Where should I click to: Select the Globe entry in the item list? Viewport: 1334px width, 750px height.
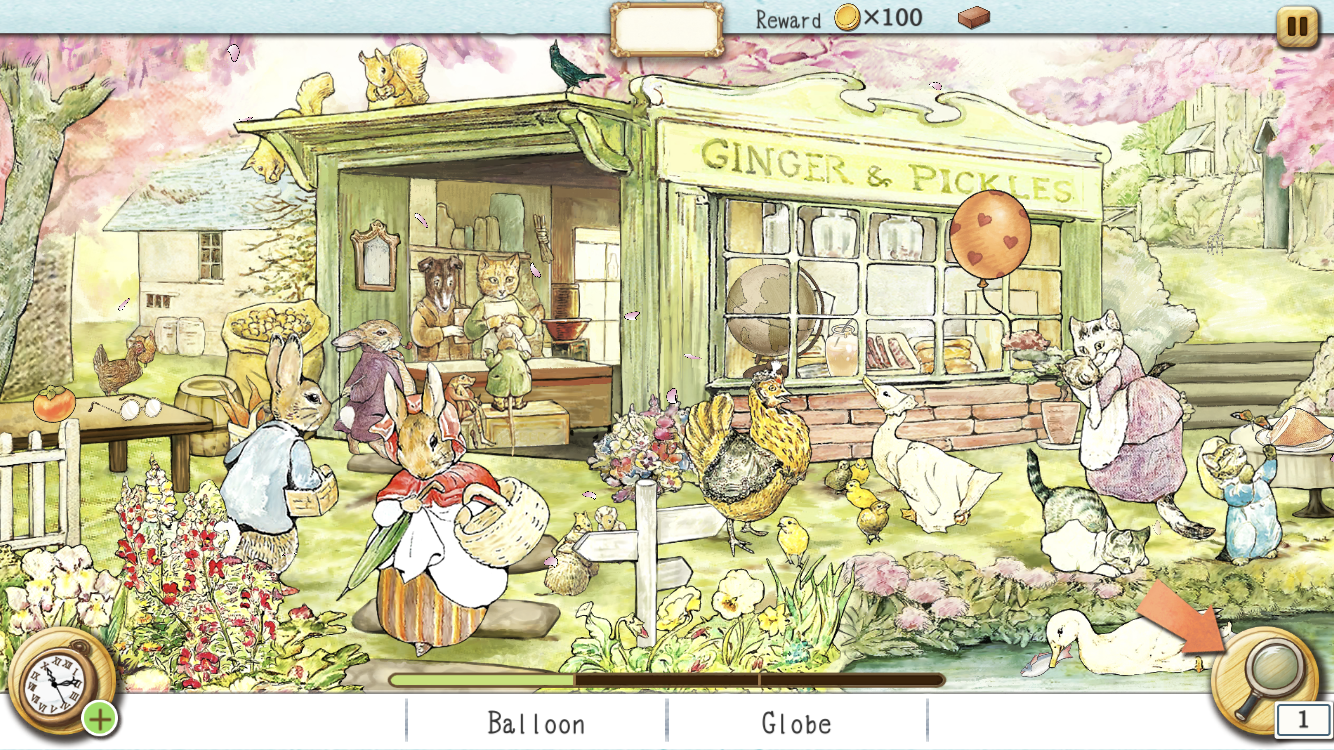pos(796,723)
